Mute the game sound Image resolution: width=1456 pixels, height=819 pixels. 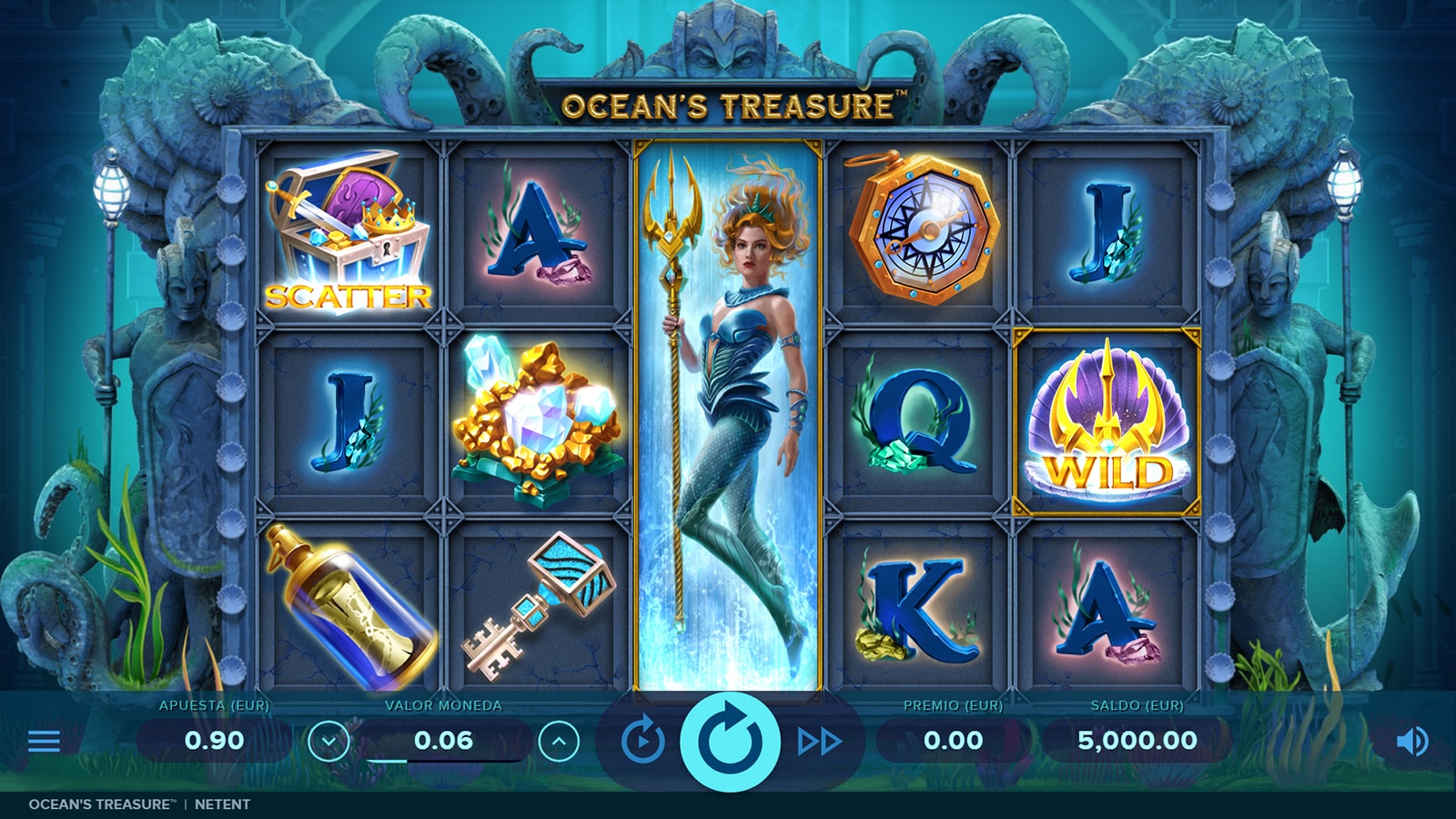(x=1411, y=742)
